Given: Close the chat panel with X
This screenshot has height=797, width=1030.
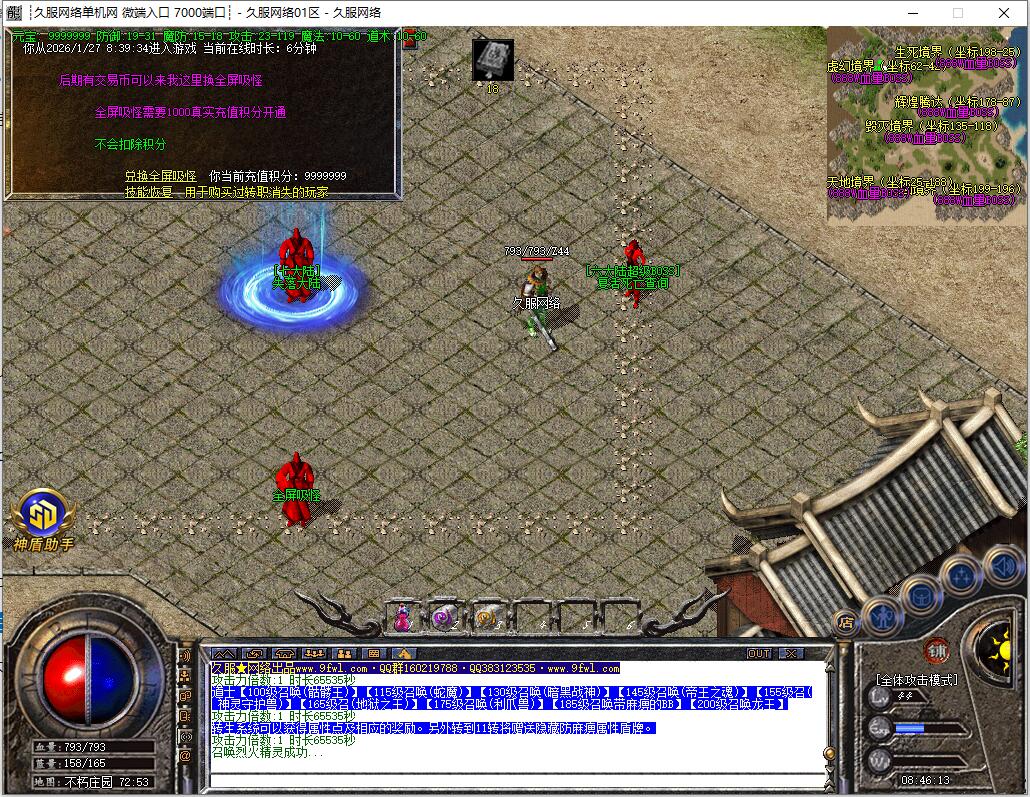Looking at the screenshot, I should 791,653.
